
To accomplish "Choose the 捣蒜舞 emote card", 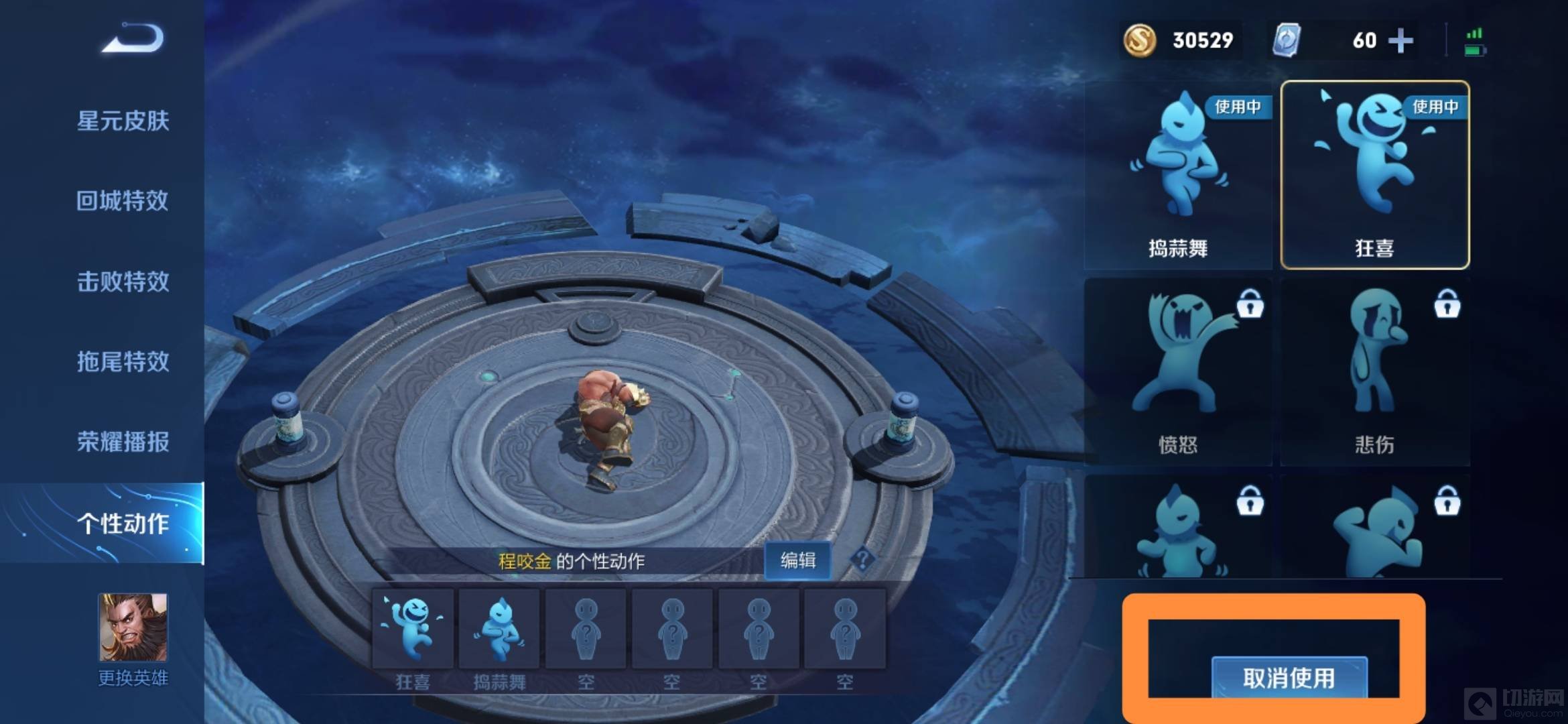I will point(1178,176).
